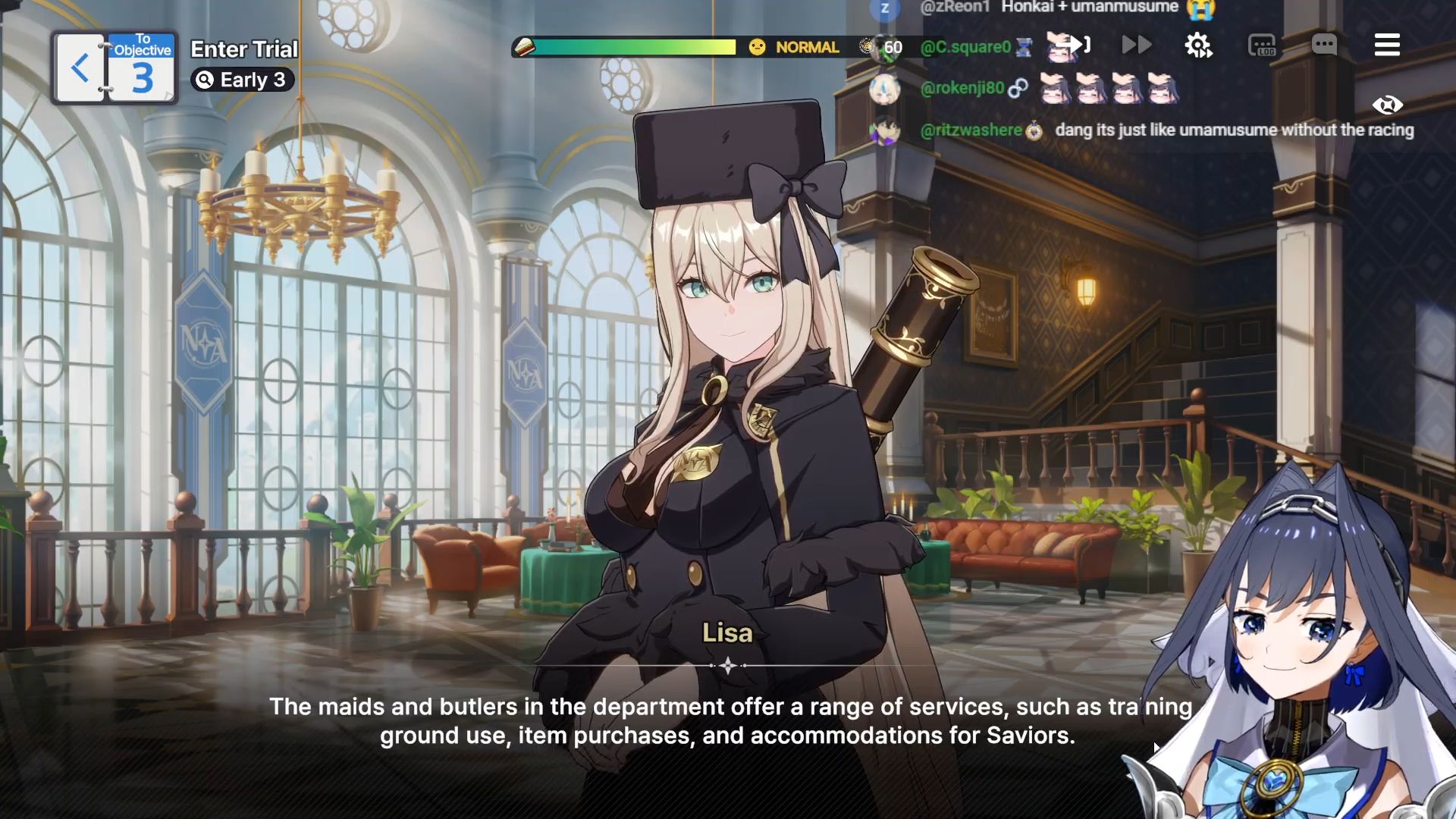Open the To Objective 3 calendar page

(x=142, y=68)
